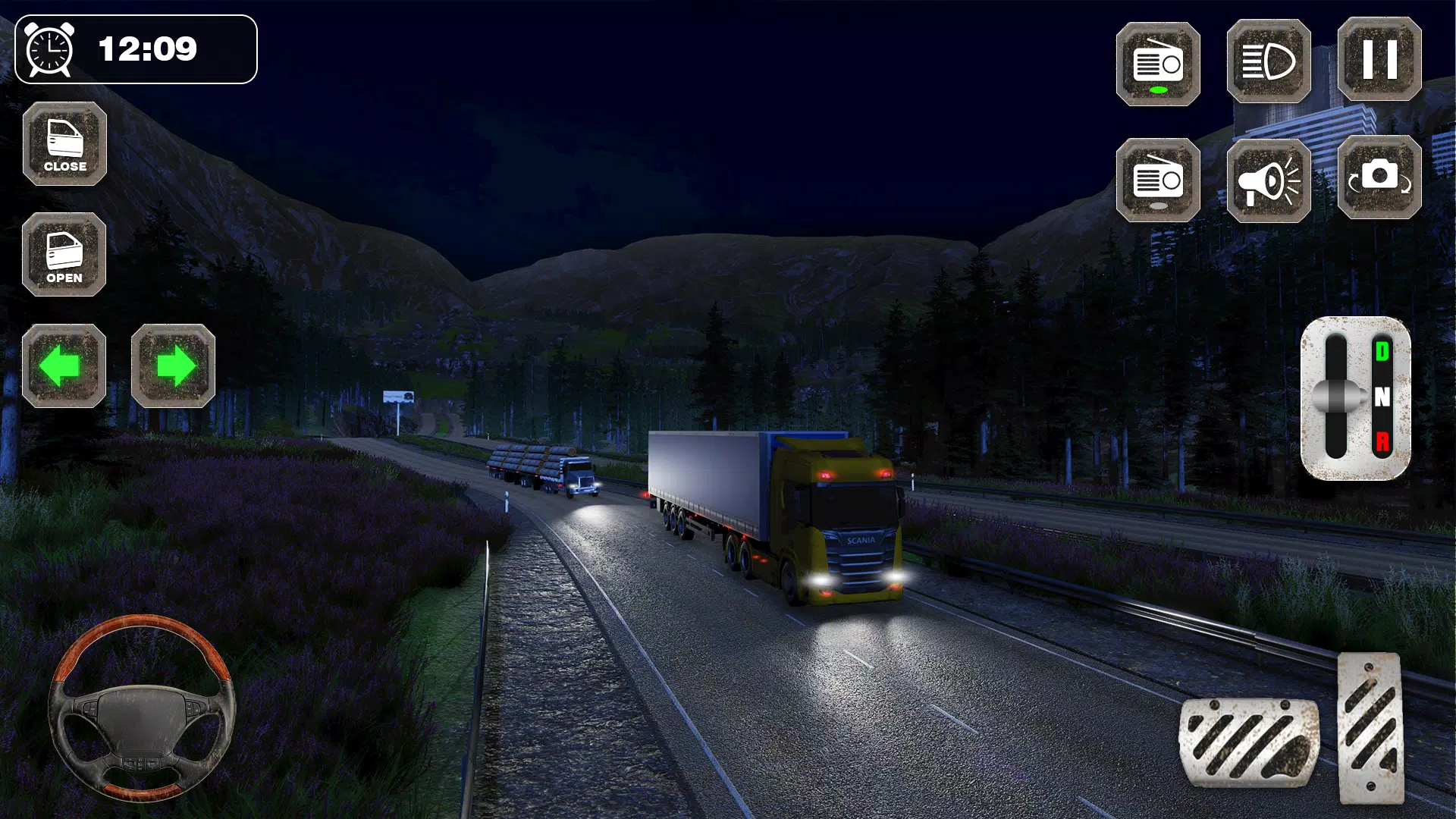
Task: Switch the camera view
Action: tap(1379, 178)
